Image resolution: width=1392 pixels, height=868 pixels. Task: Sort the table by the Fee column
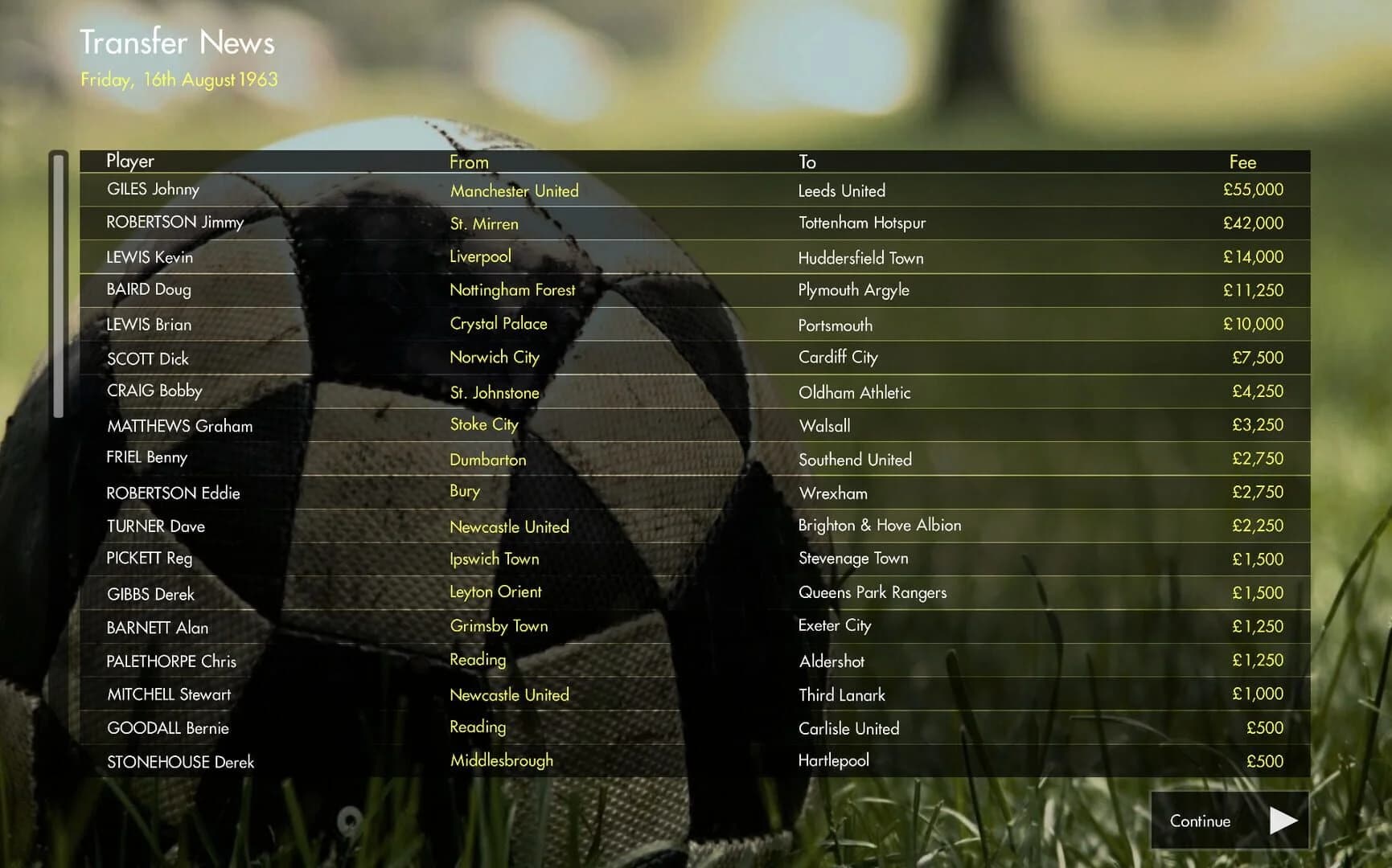click(1242, 161)
